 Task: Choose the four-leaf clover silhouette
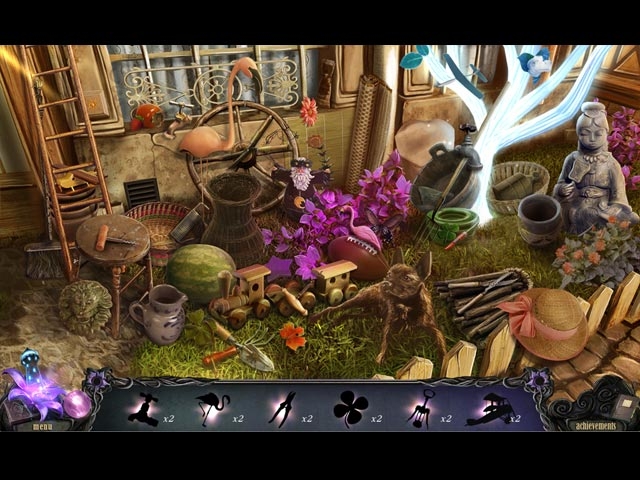[350, 407]
